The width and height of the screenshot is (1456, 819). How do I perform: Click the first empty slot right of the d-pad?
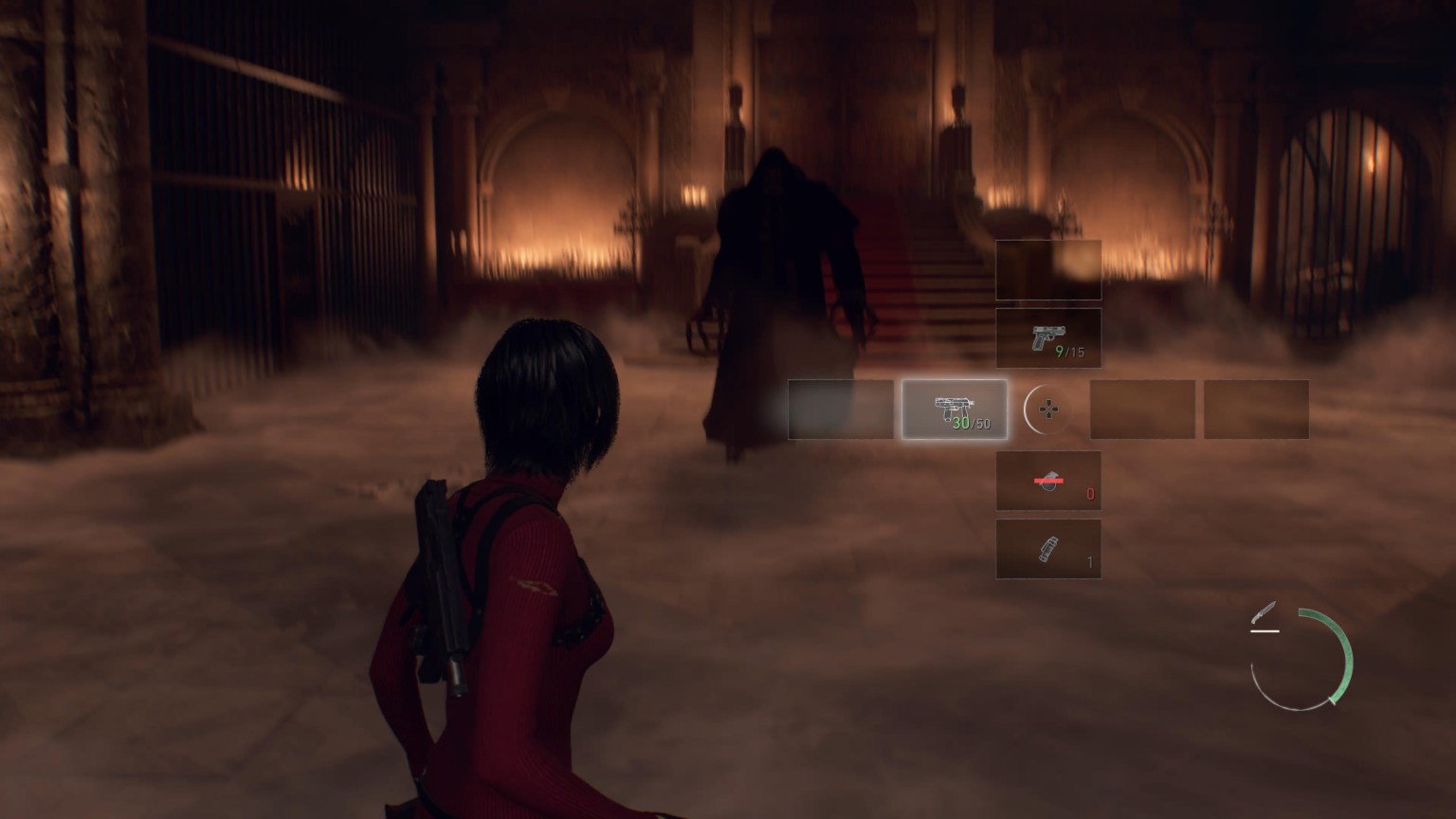1142,409
